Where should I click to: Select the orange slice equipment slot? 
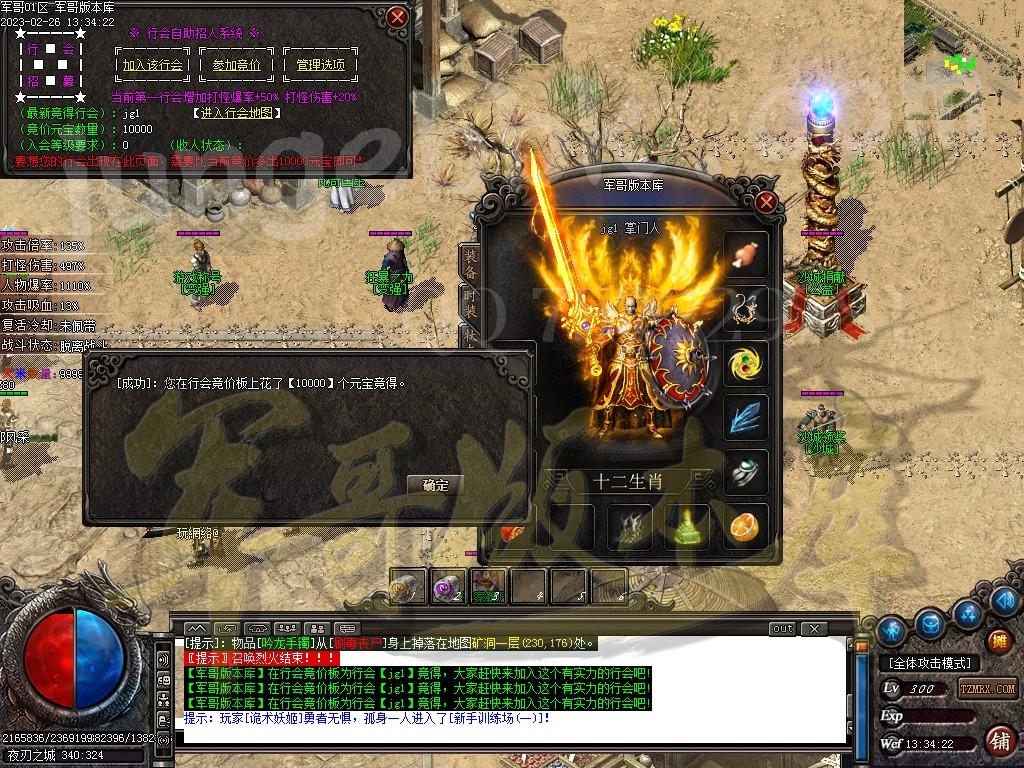(x=744, y=527)
